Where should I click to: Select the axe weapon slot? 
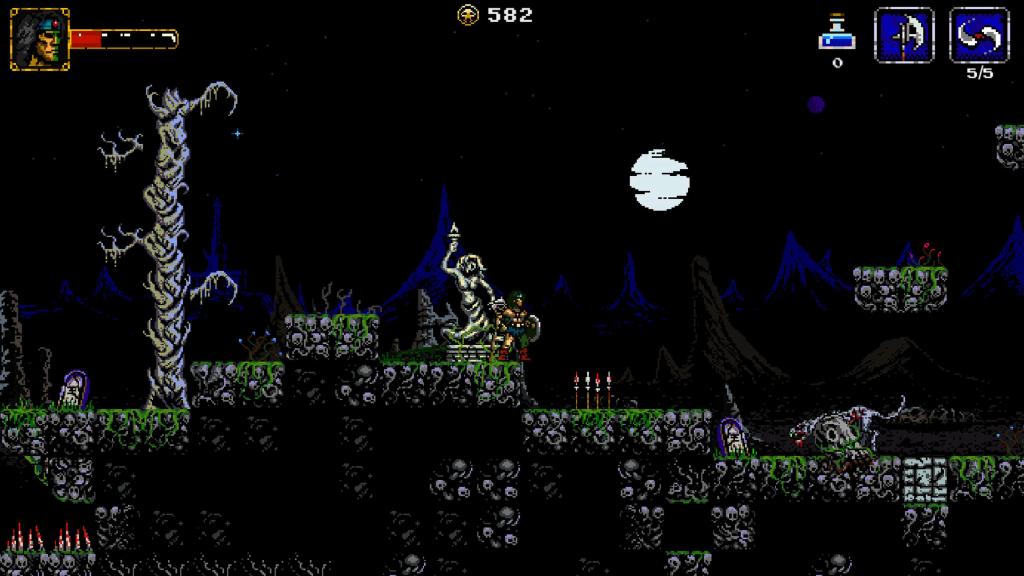(904, 36)
